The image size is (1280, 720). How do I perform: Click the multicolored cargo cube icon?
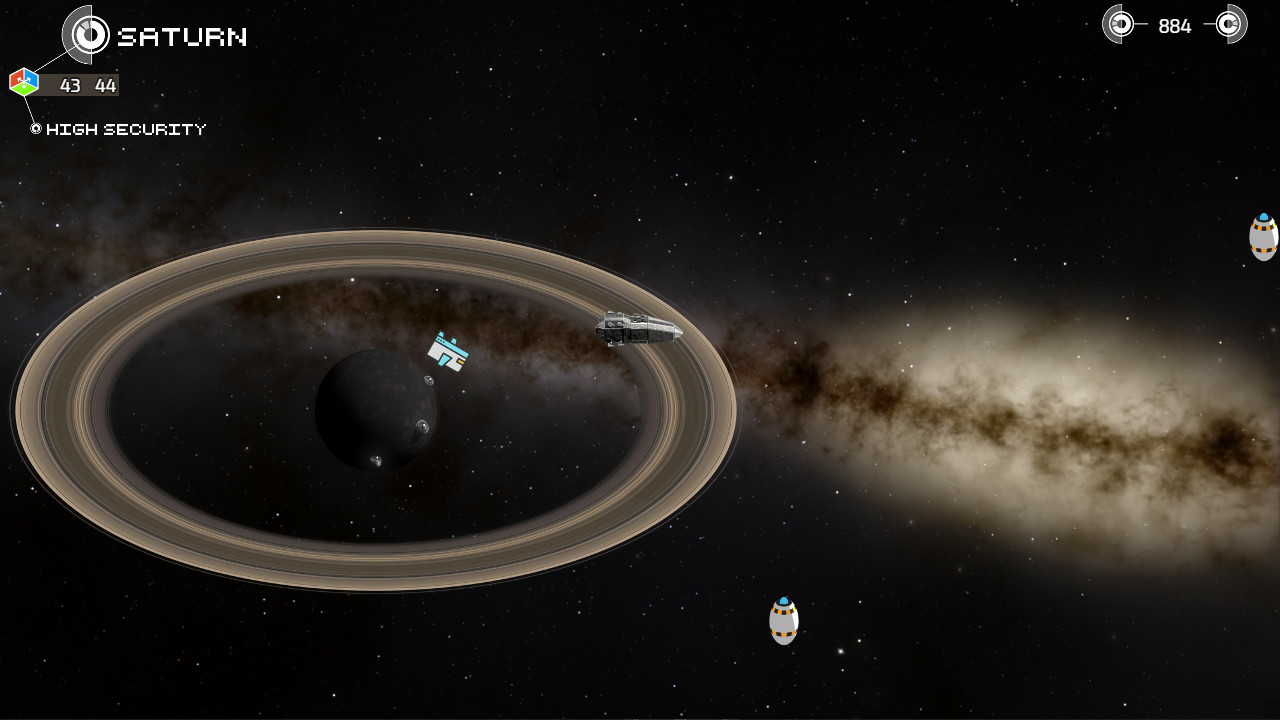(22, 81)
